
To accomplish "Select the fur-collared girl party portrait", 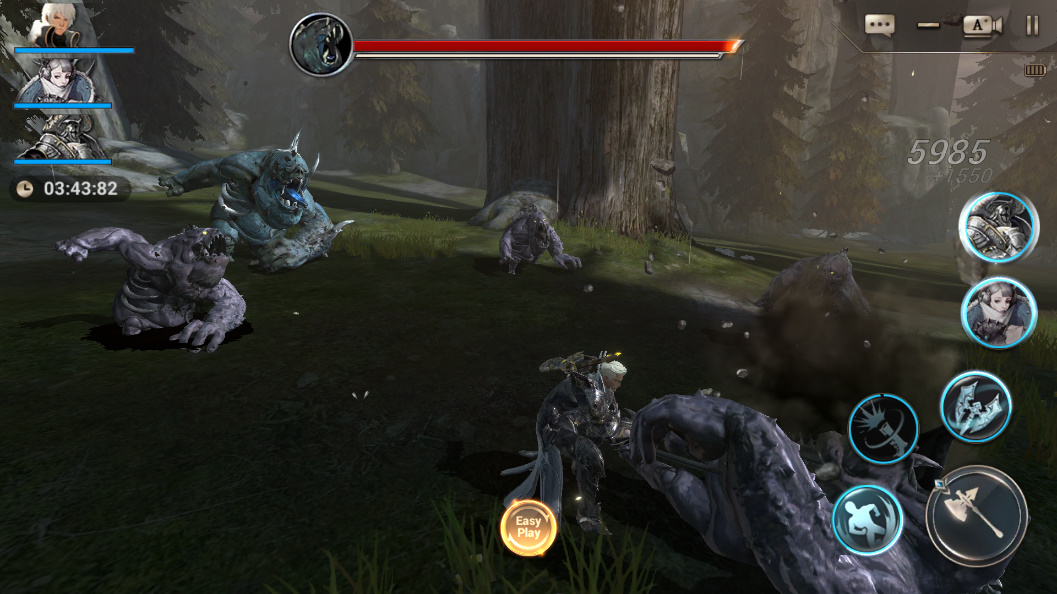I will click(x=62, y=80).
